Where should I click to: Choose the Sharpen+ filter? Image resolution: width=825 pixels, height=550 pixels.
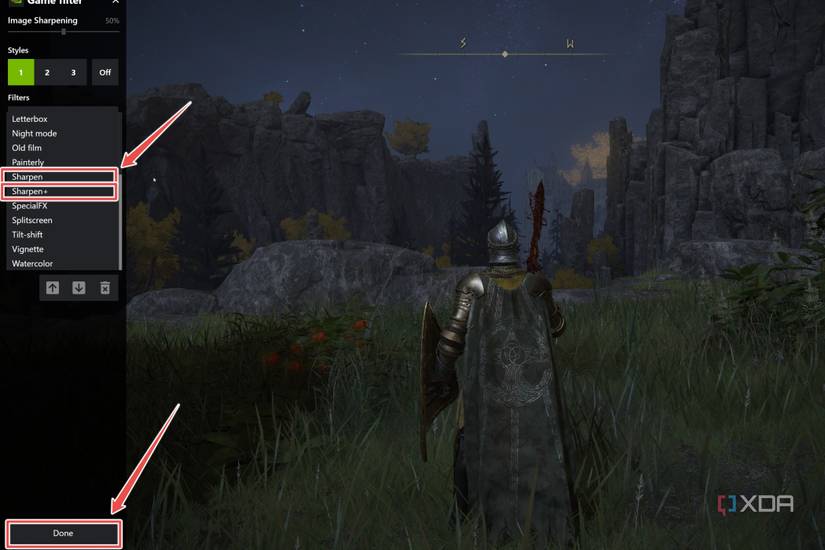(x=30, y=191)
